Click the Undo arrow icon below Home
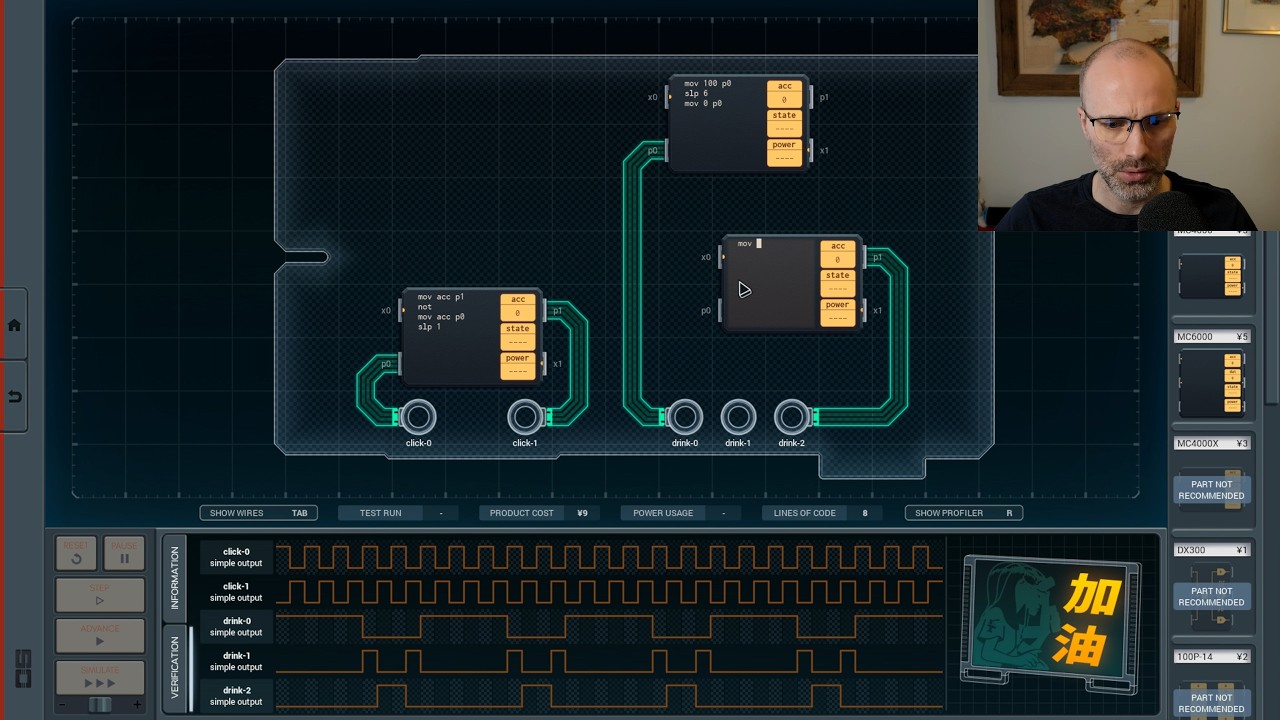Viewport: 1280px width, 720px height. [x=14, y=396]
